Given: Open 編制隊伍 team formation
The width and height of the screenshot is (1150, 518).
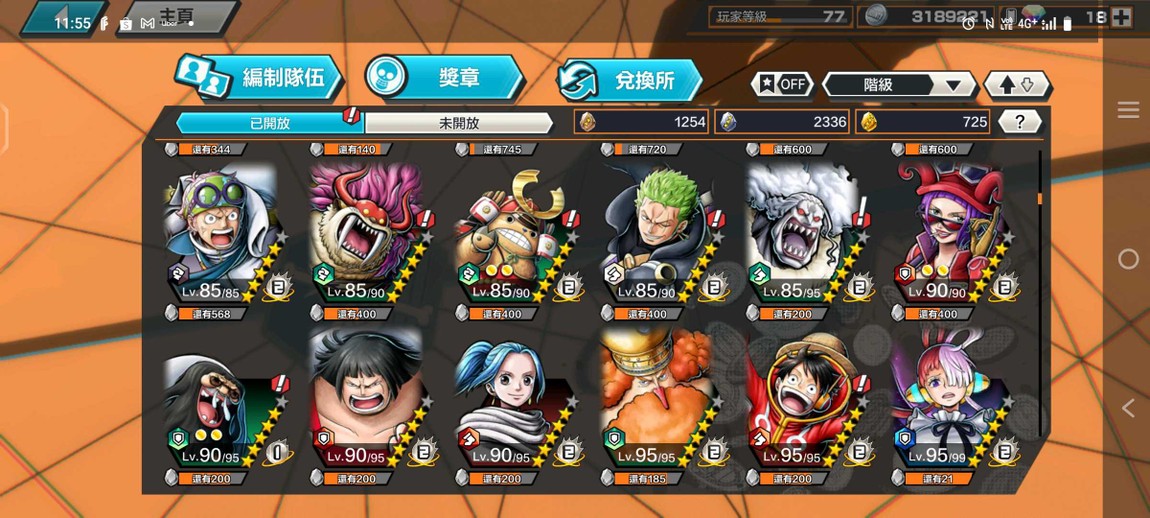Looking at the screenshot, I should [x=260, y=79].
